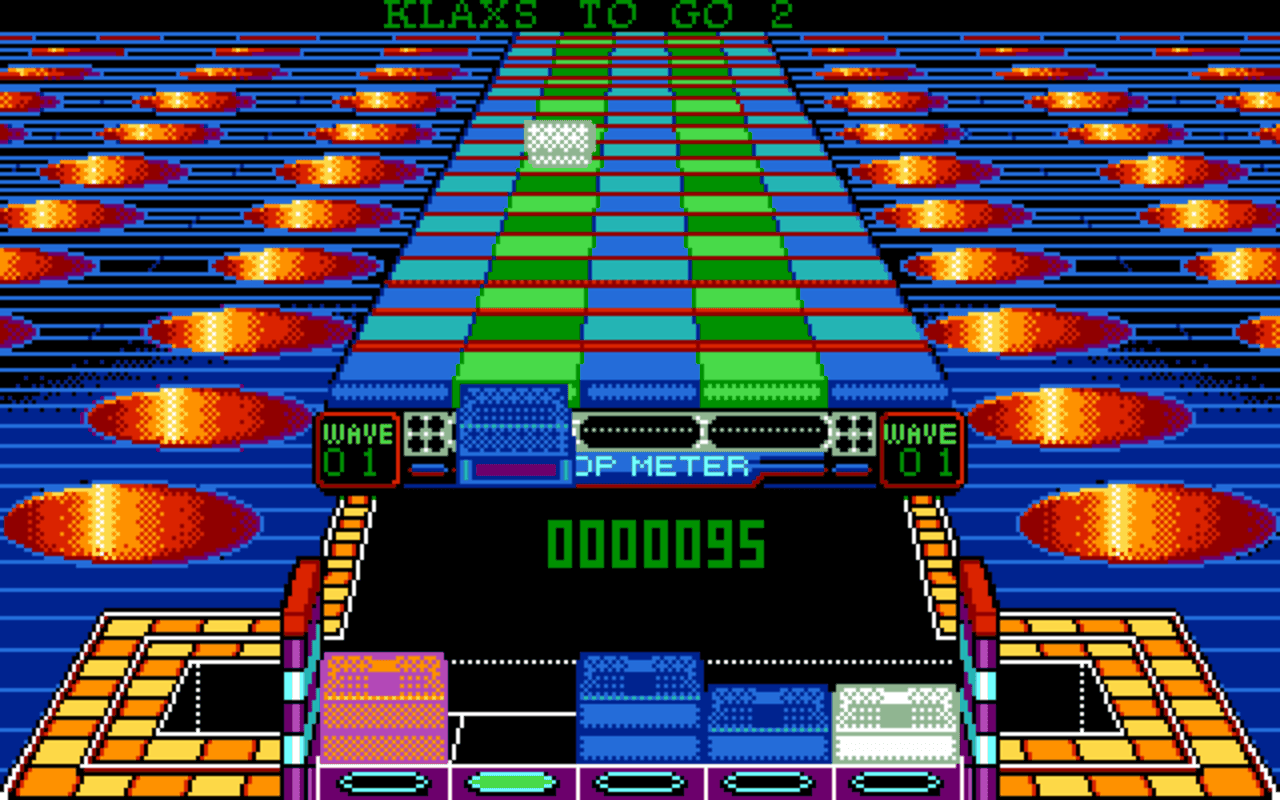Click the DROP METER label text
1280x800 pixels.
[664, 464]
